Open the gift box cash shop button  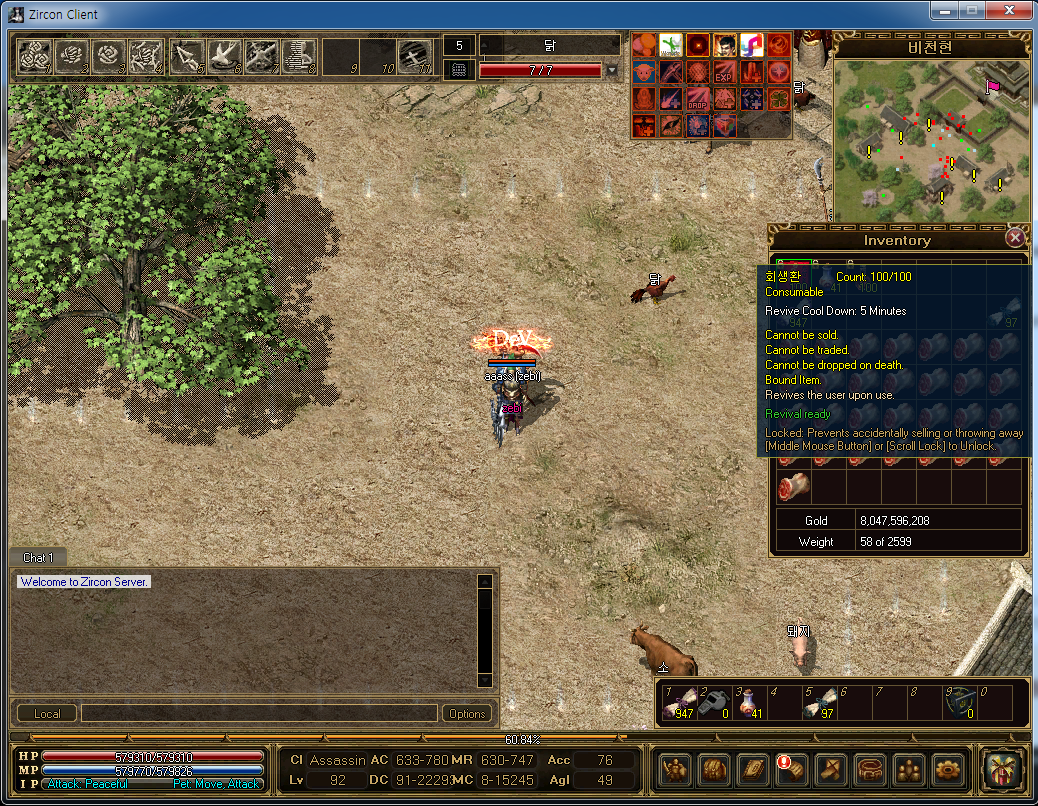(1001, 768)
